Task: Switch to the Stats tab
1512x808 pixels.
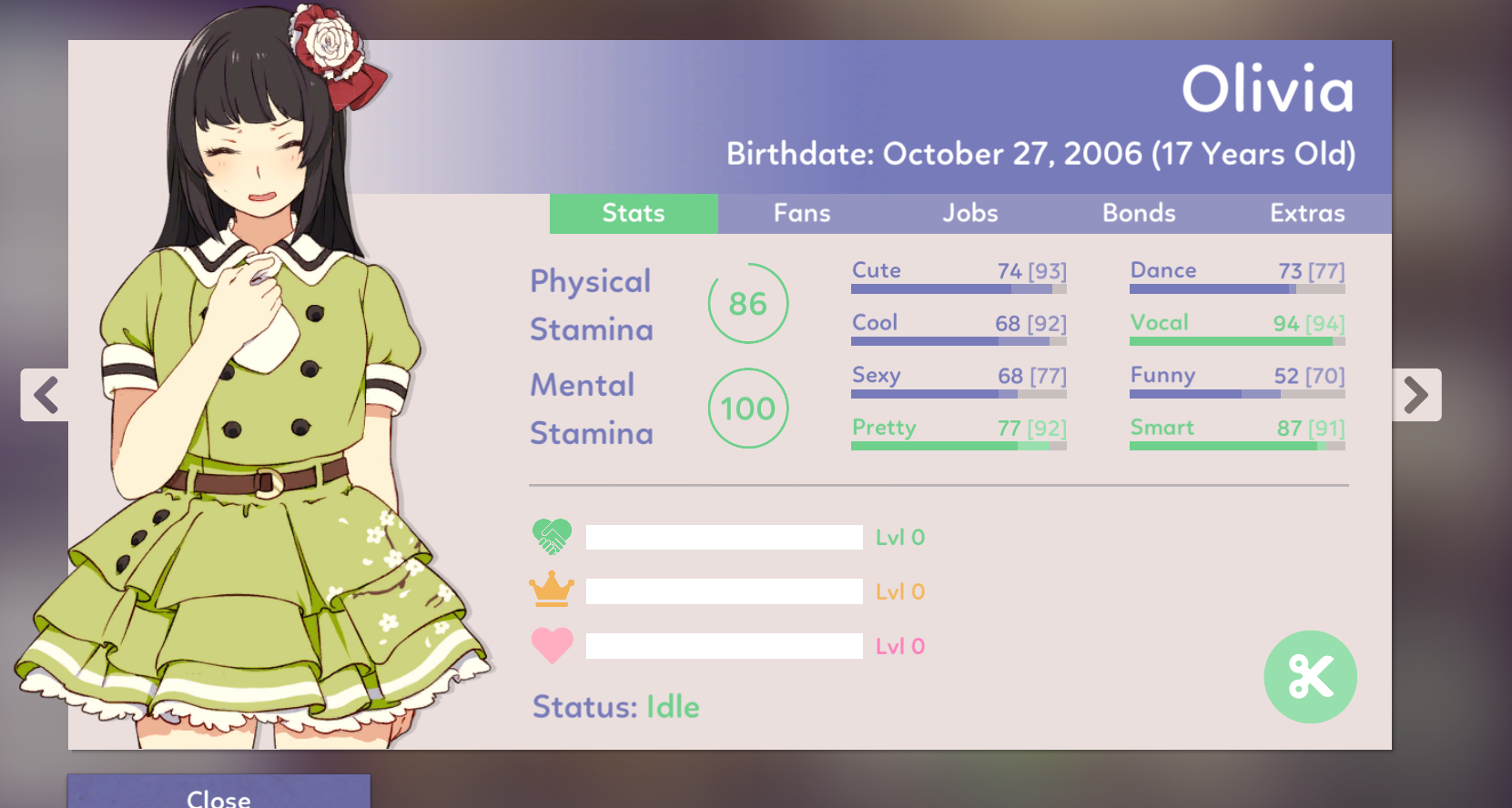Action: 634,214
